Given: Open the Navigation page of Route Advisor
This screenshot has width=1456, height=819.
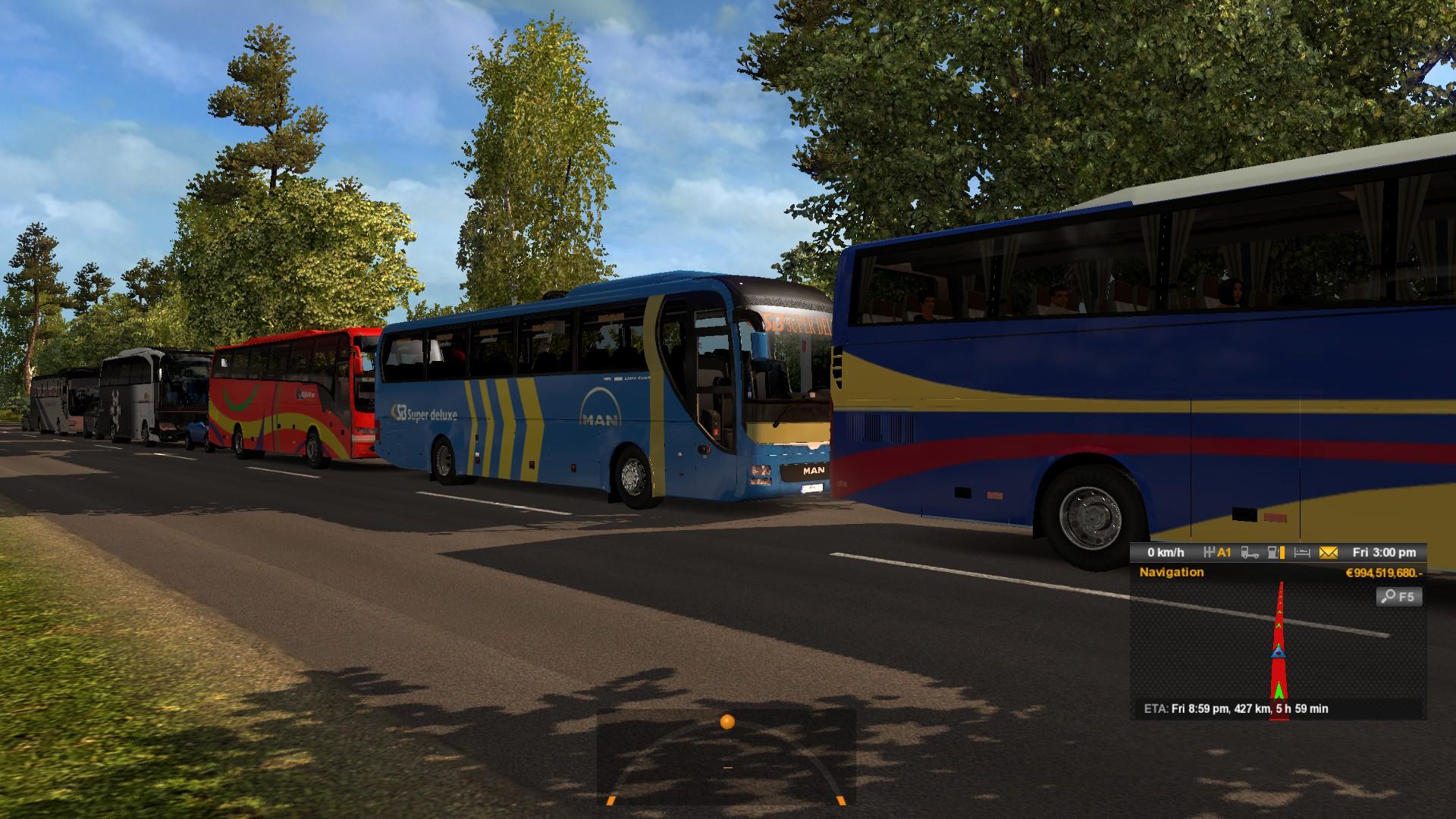Looking at the screenshot, I should (x=1171, y=573).
